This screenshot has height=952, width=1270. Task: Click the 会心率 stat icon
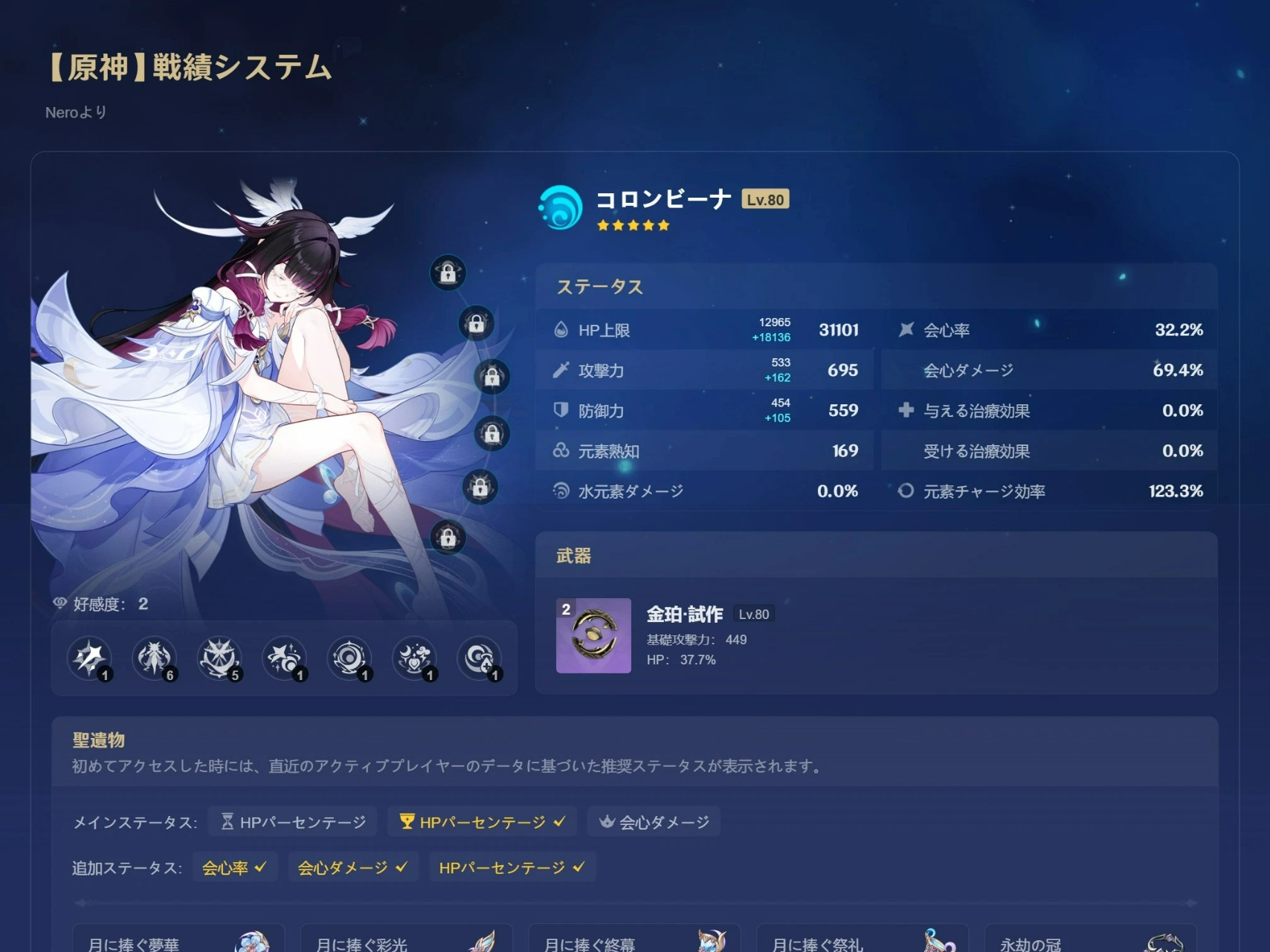[x=906, y=329]
